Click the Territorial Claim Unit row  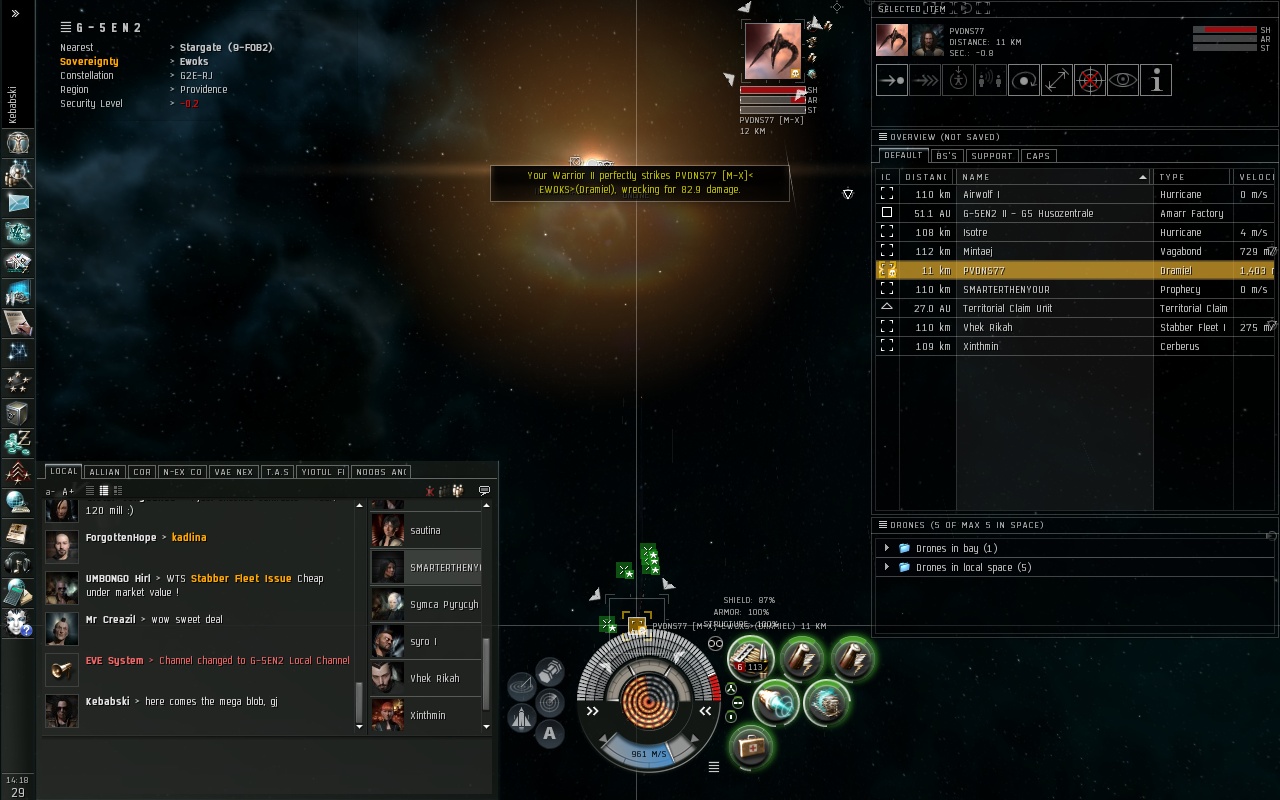click(x=1050, y=309)
